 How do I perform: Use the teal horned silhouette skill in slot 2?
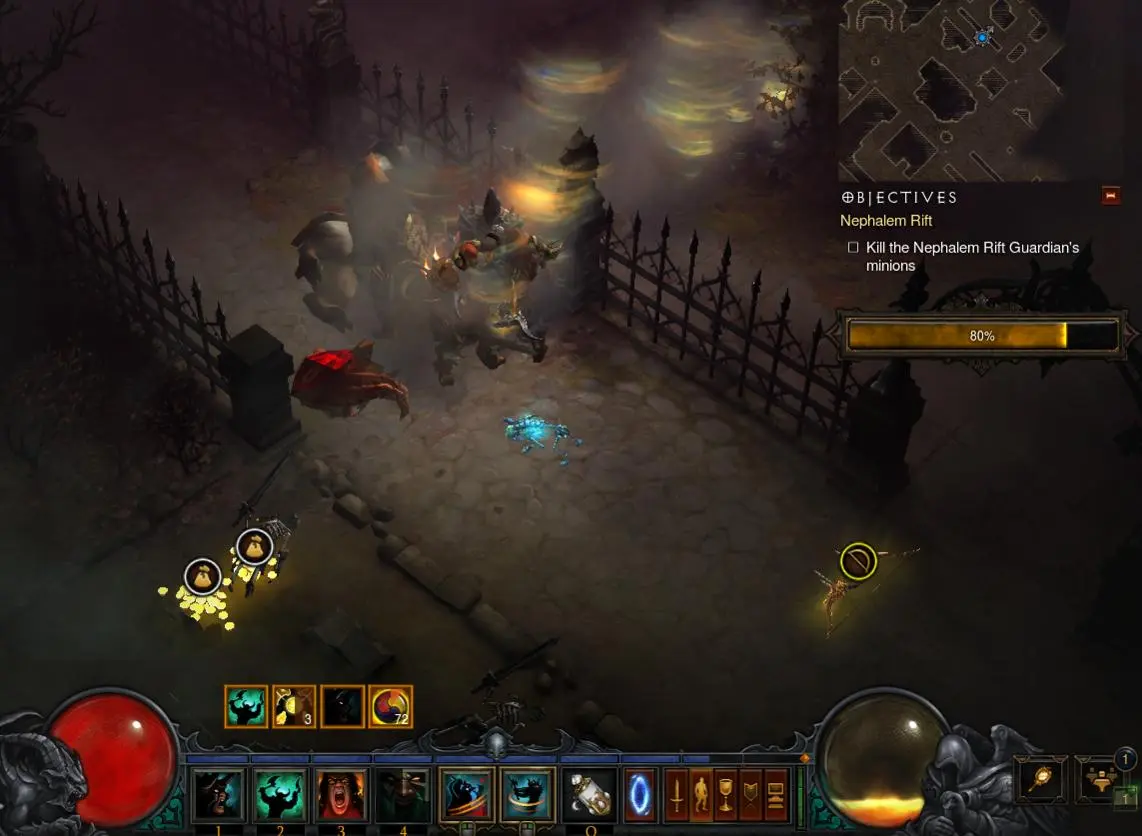[x=280, y=795]
